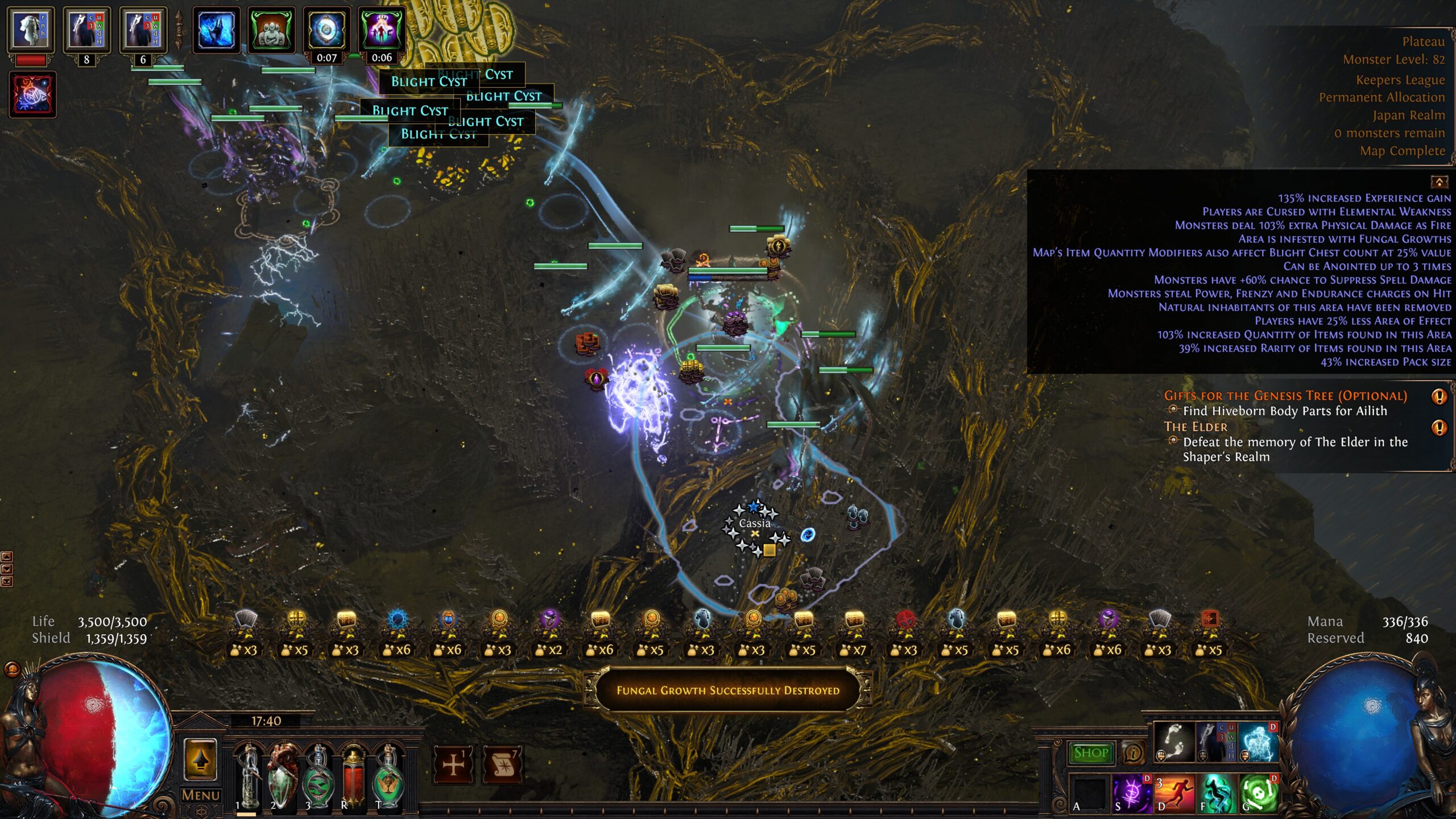
Task: Open the Menu button
Action: pyautogui.click(x=200, y=795)
